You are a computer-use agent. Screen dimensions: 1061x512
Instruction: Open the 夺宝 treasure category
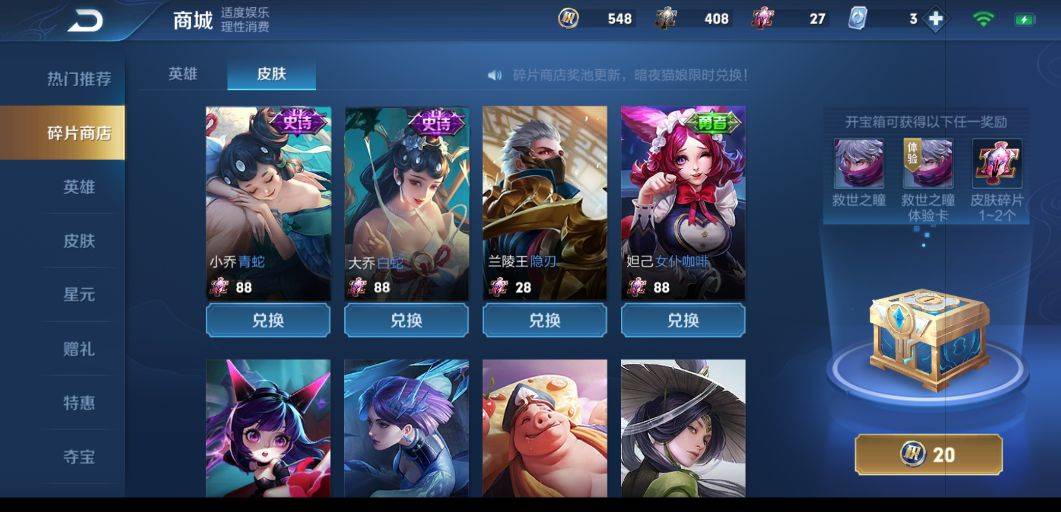tap(79, 457)
